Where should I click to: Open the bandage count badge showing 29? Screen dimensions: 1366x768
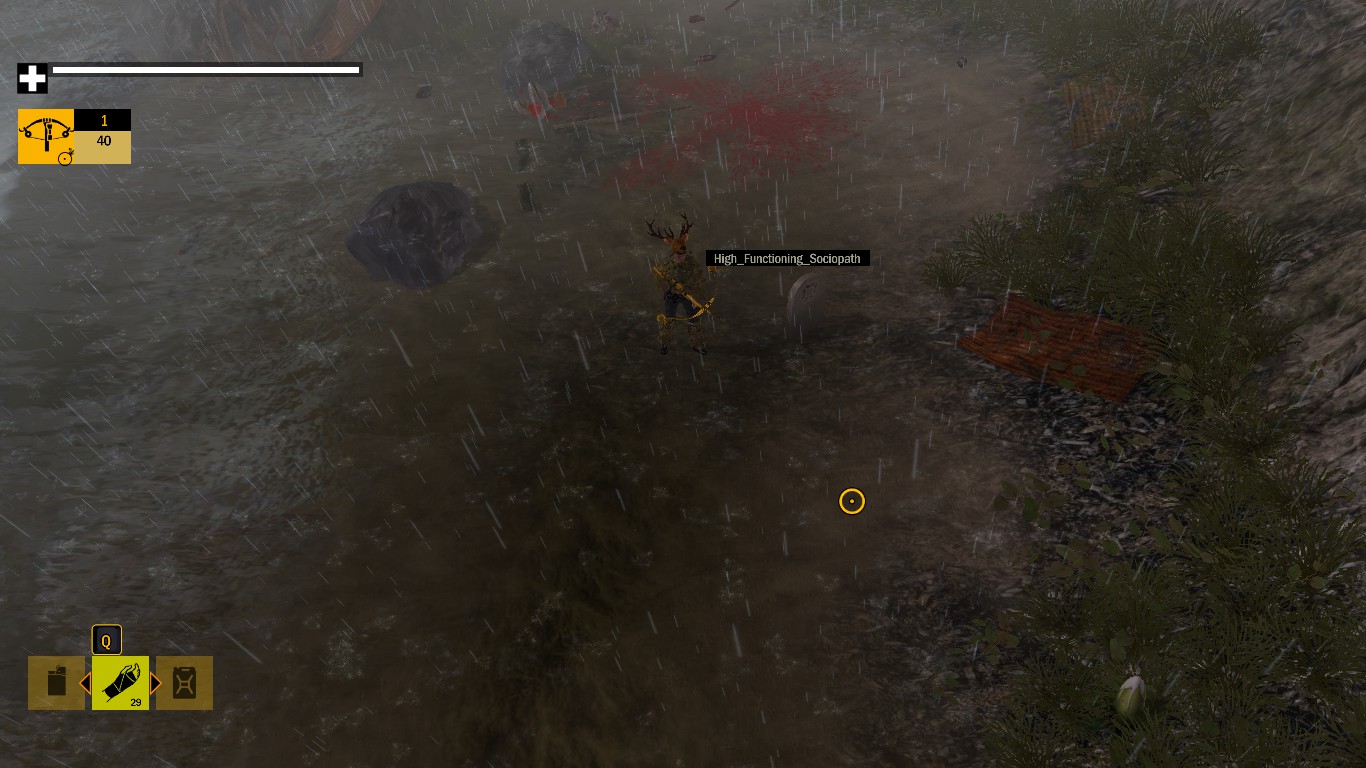point(134,703)
